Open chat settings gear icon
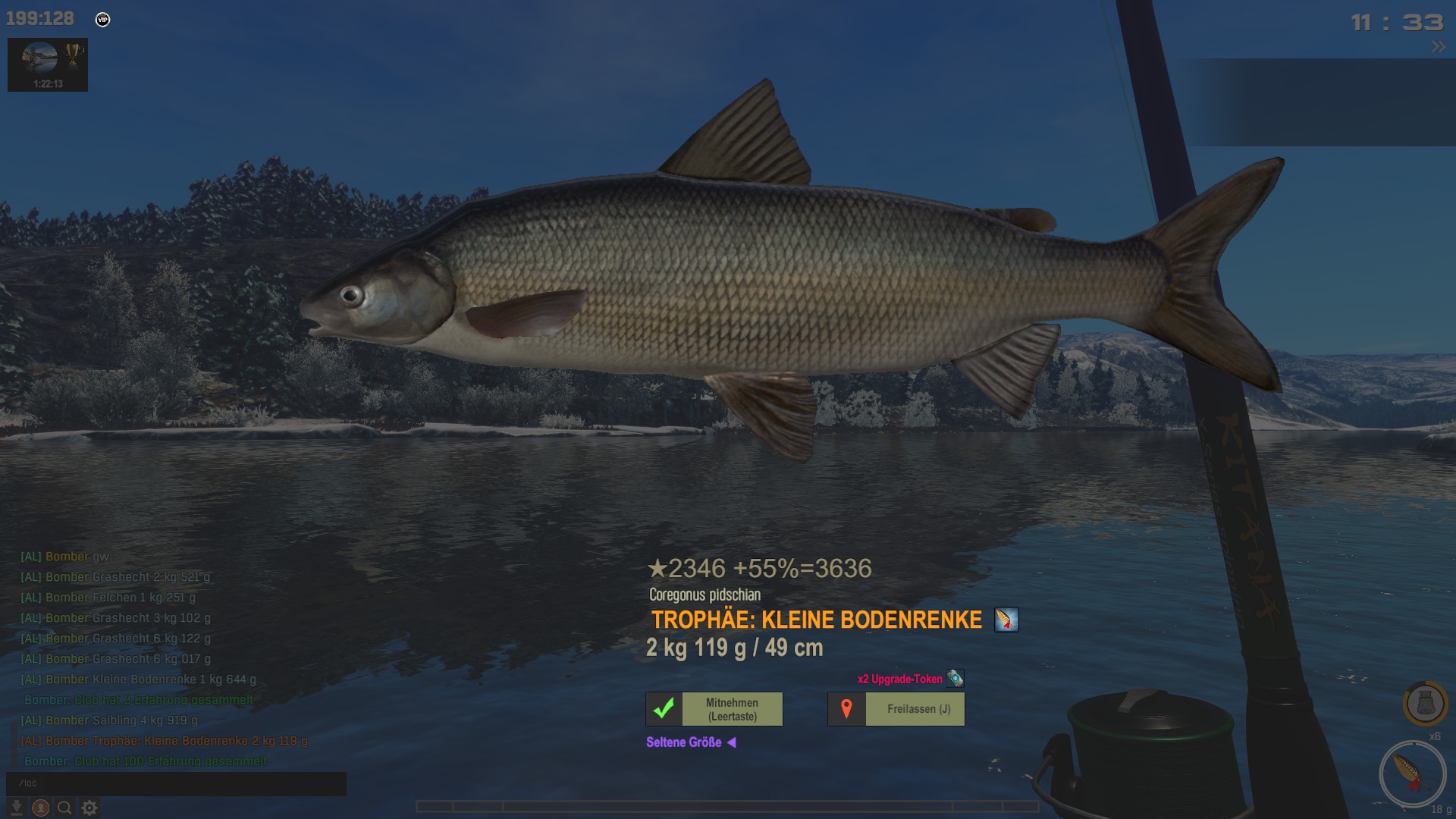 coord(89,808)
